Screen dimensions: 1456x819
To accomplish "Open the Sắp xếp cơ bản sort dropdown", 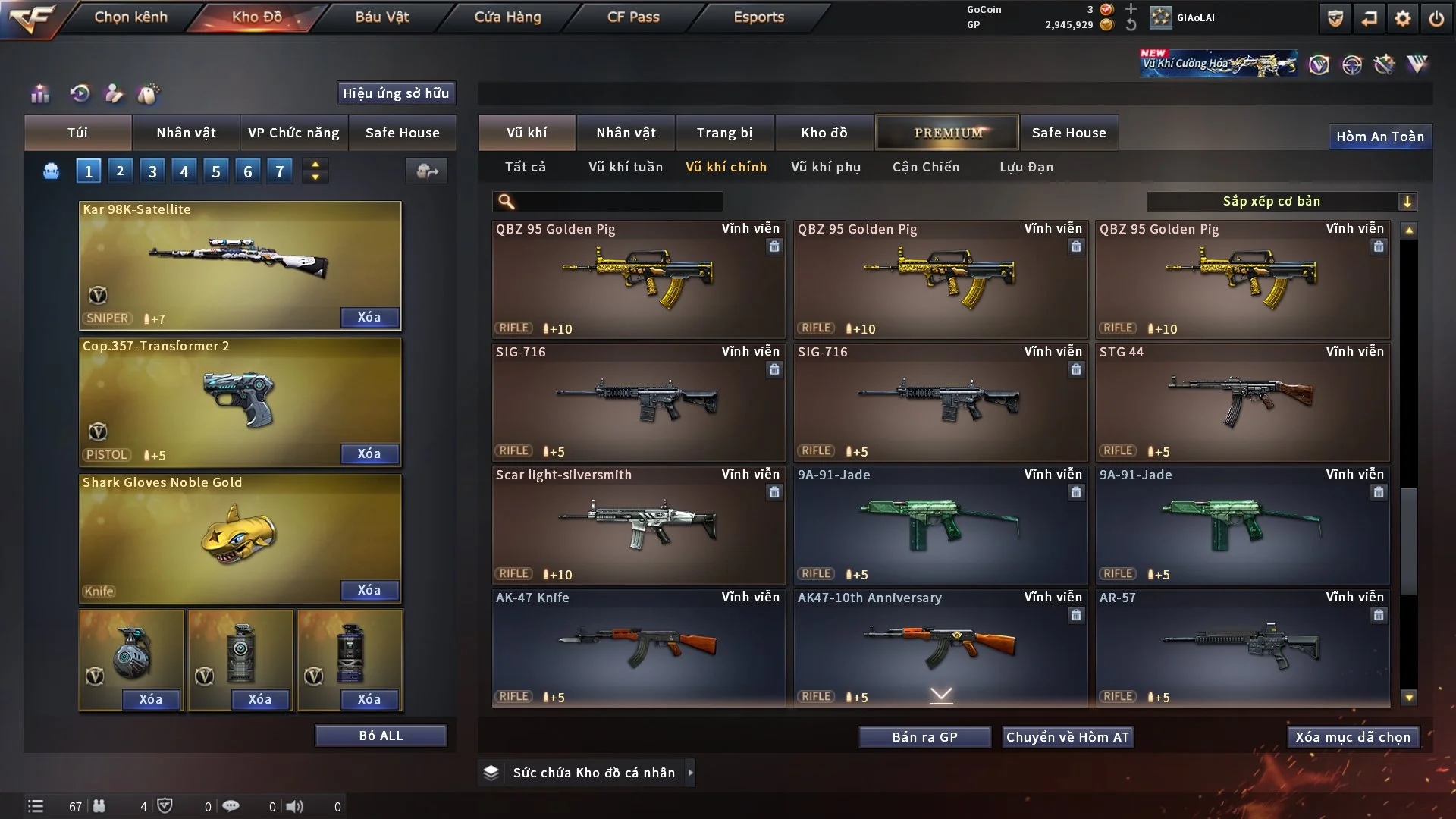I will pyautogui.click(x=1281, y=201).
